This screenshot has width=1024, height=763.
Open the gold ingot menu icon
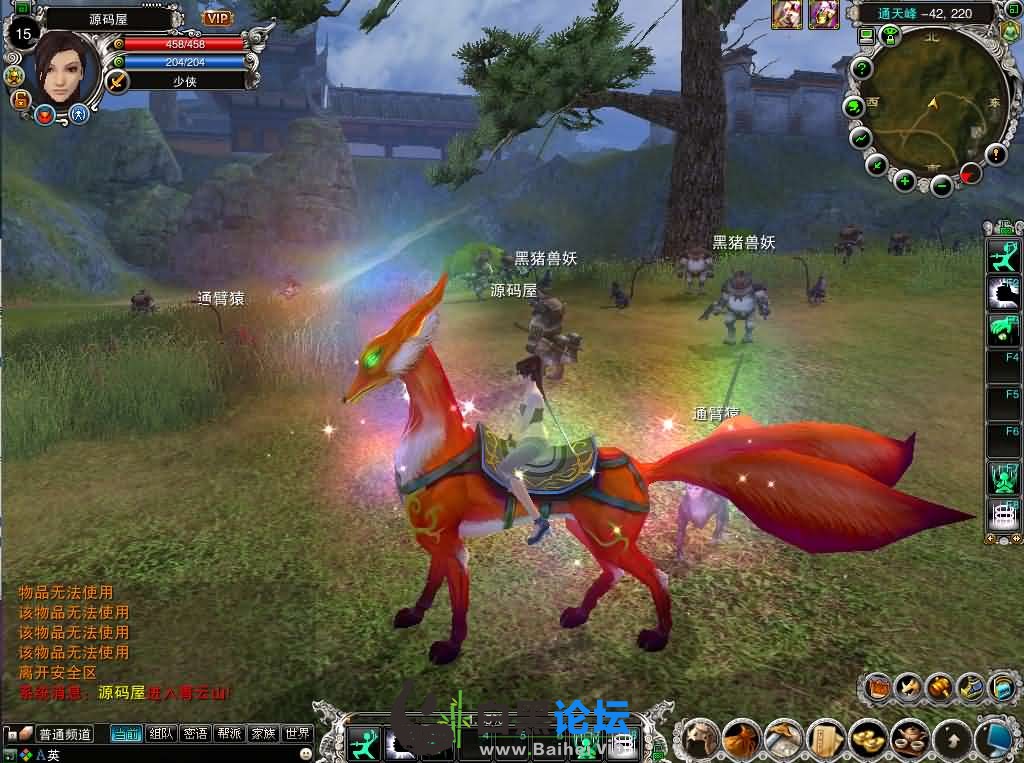[x=868, y=739]
